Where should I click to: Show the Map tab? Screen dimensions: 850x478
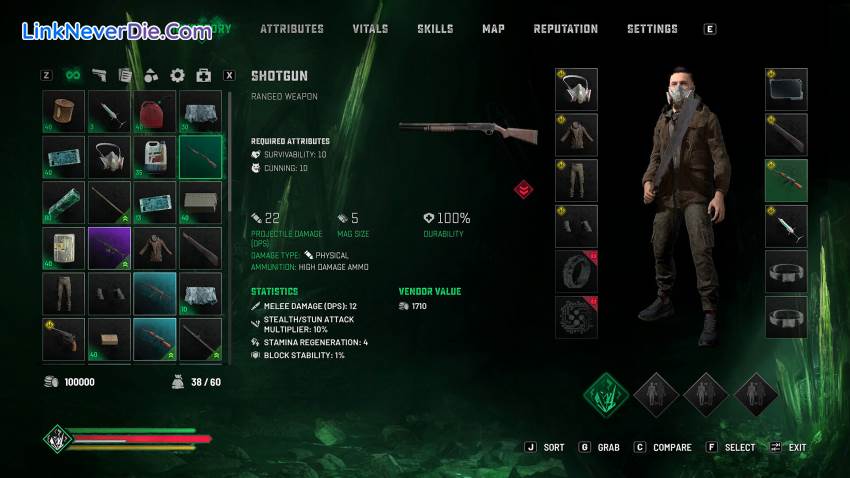coord(493,29)
